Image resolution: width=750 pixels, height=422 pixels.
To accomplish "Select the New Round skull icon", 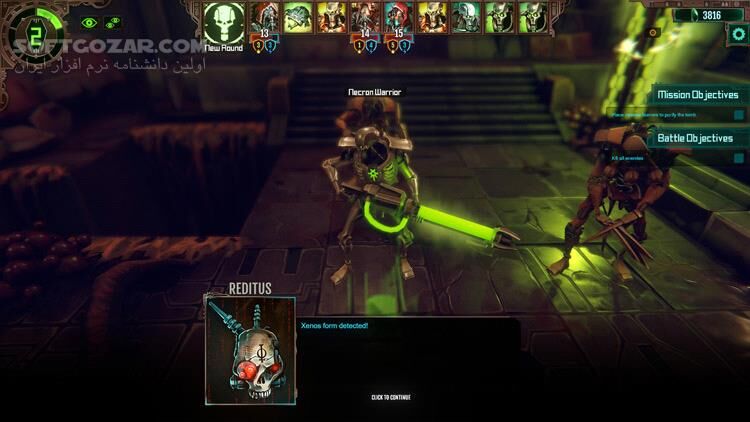I will pyautogui.click(x=224, y=22).
